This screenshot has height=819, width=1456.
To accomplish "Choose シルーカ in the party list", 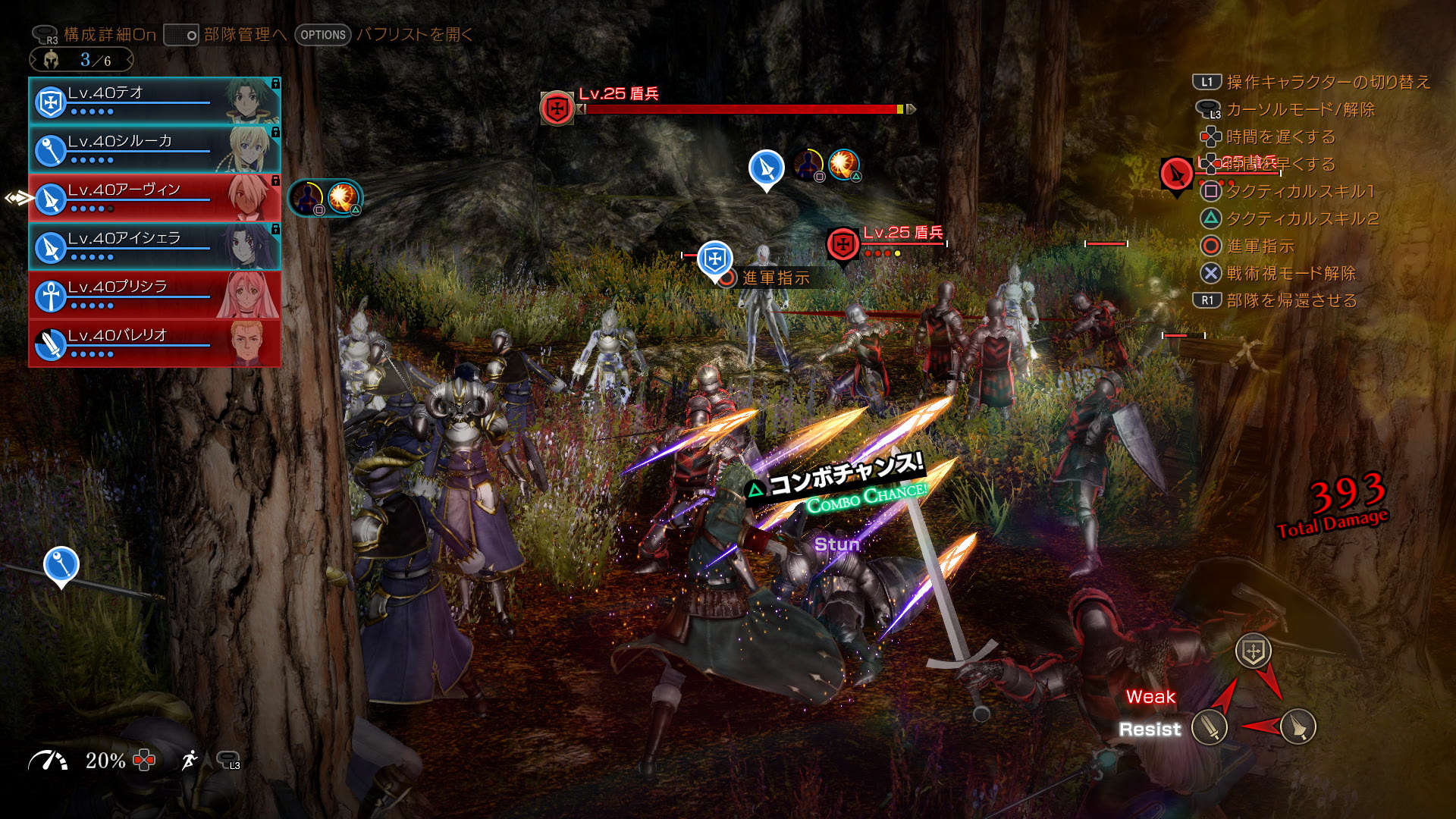I will 154,149.
